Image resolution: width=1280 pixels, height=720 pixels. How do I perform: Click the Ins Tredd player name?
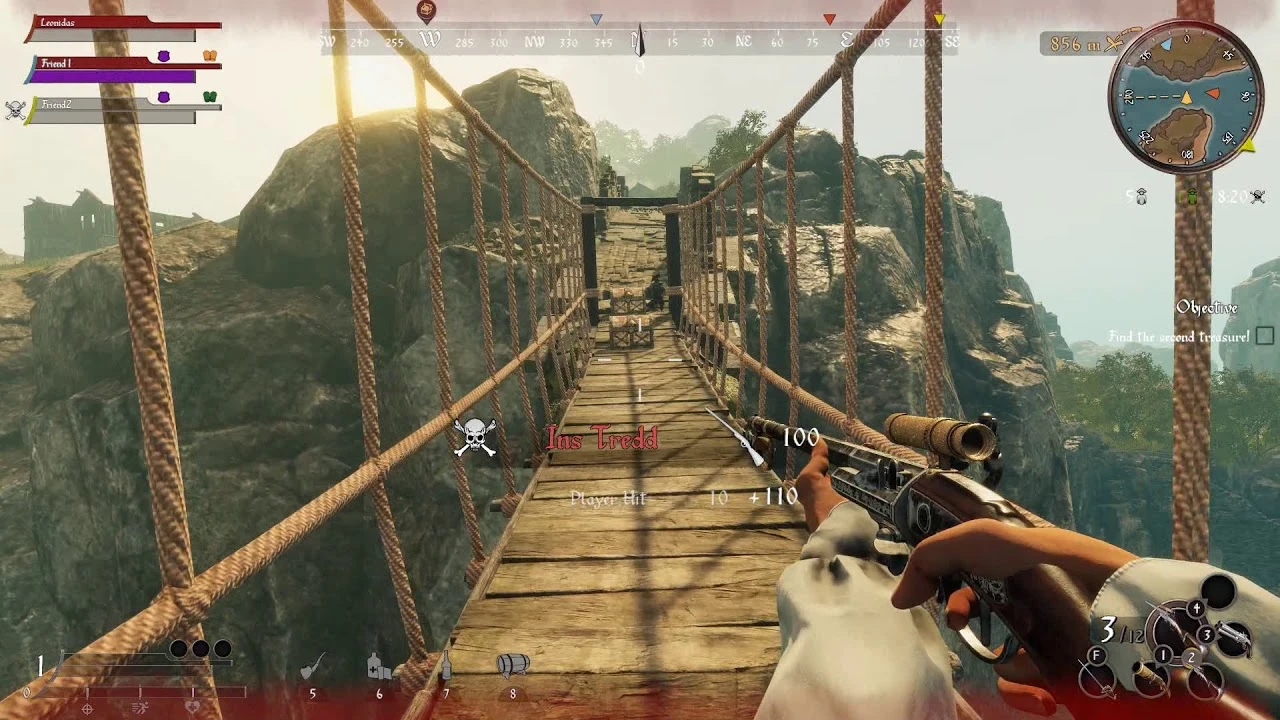600,437
